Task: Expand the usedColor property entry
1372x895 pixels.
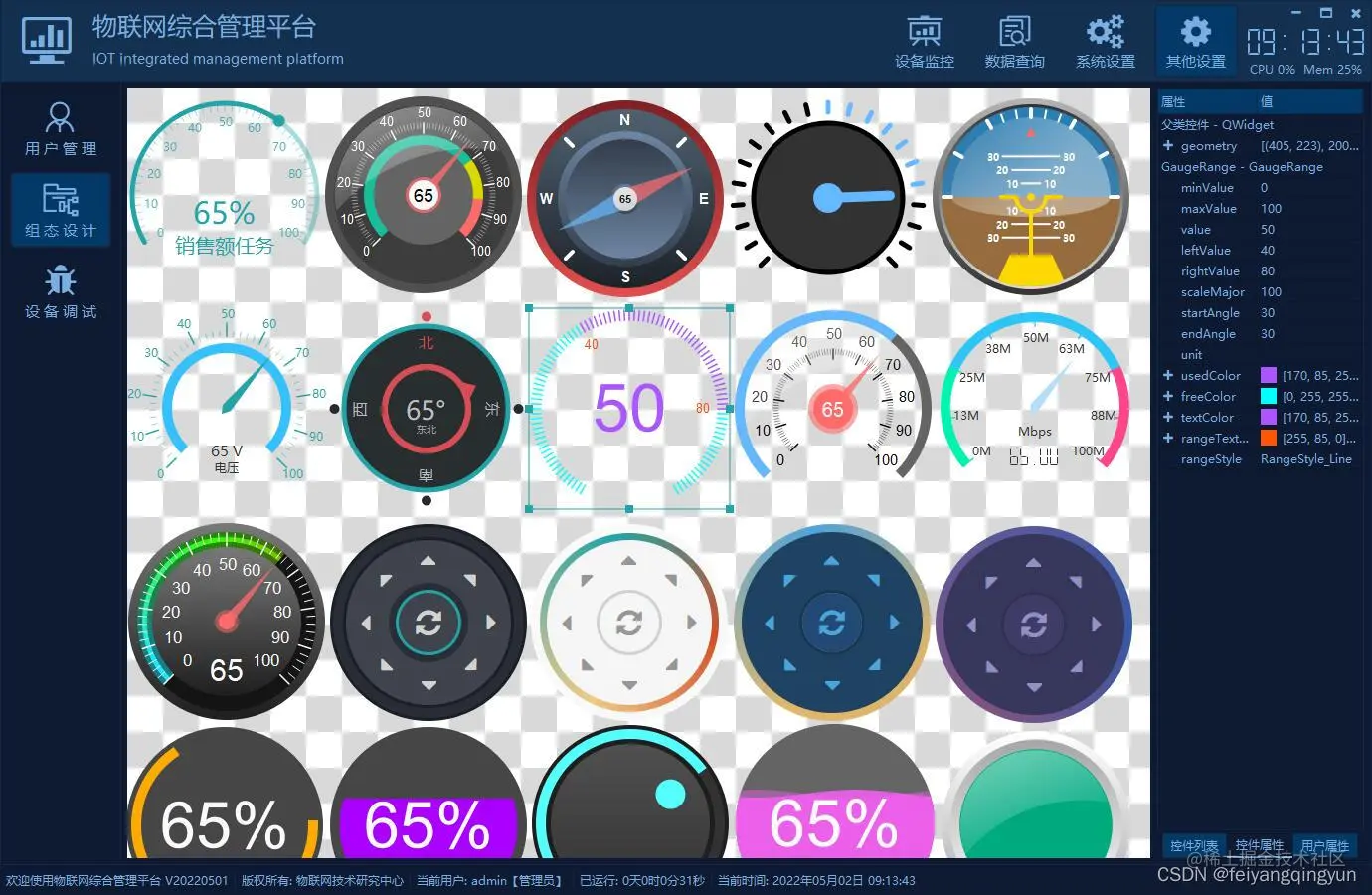Action: tap(1169, 375)
